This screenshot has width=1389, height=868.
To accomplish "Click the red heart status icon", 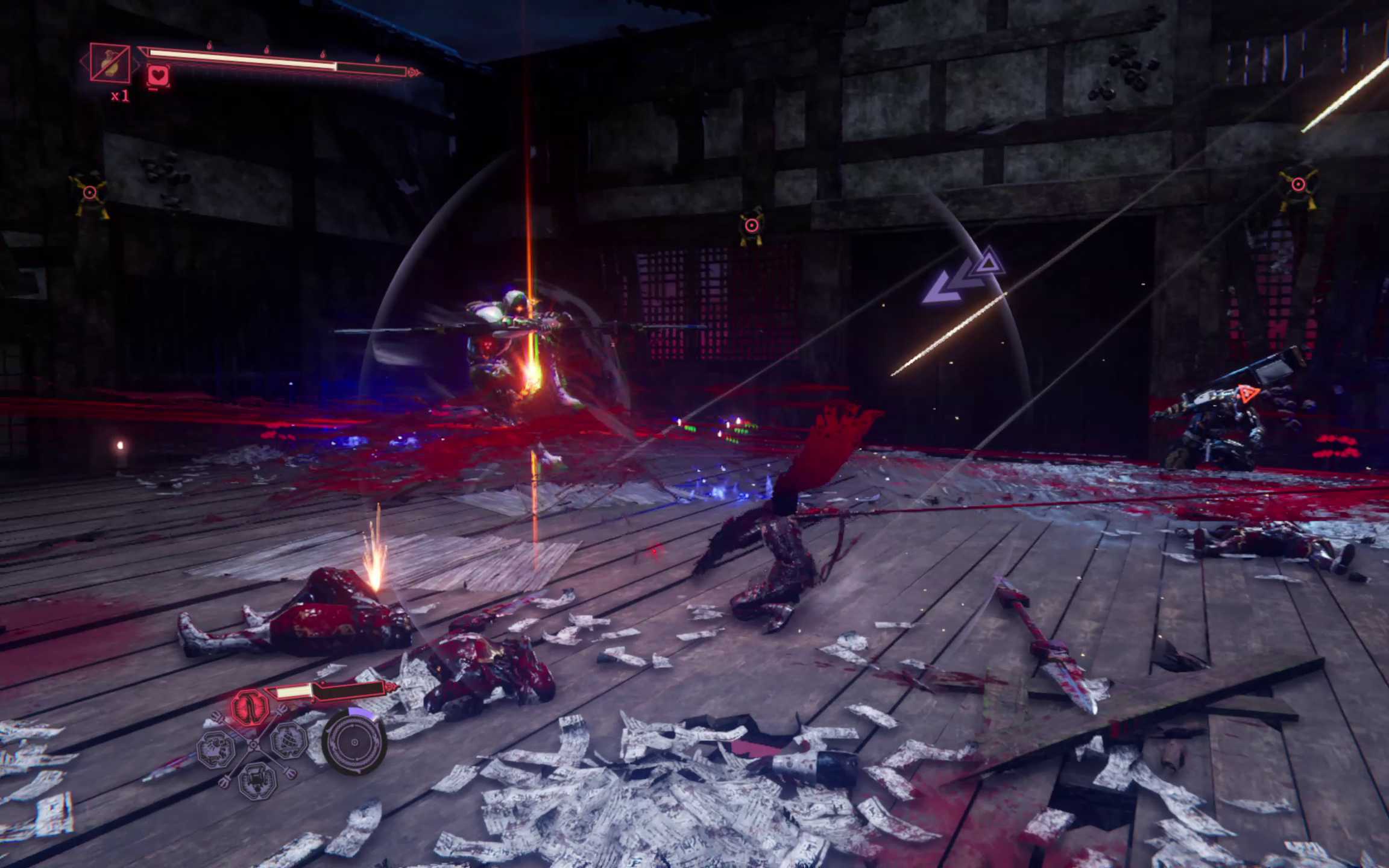I will [158, 76].
